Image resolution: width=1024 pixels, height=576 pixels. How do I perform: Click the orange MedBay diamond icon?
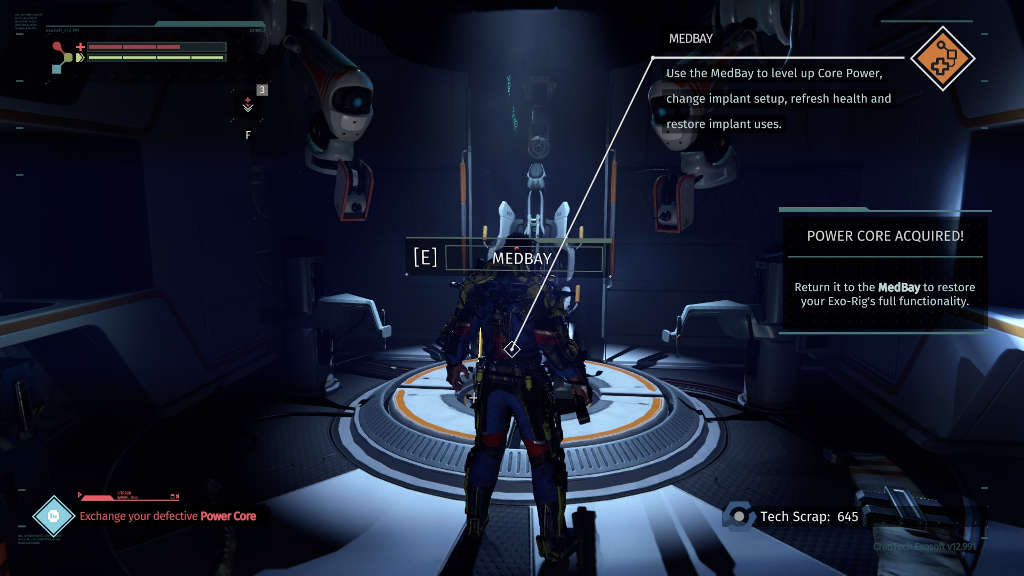[x=943, y=58]
